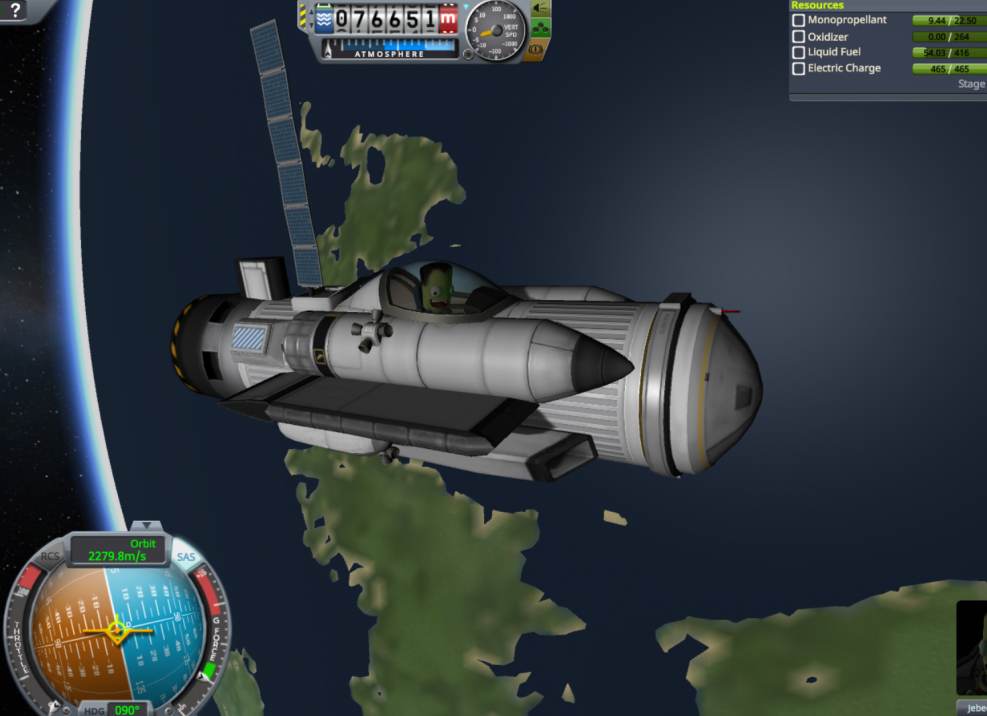Cycle the Orbit speed display mode
The height and width of the screenshot is (716, 987).
(x=118, y=550)
